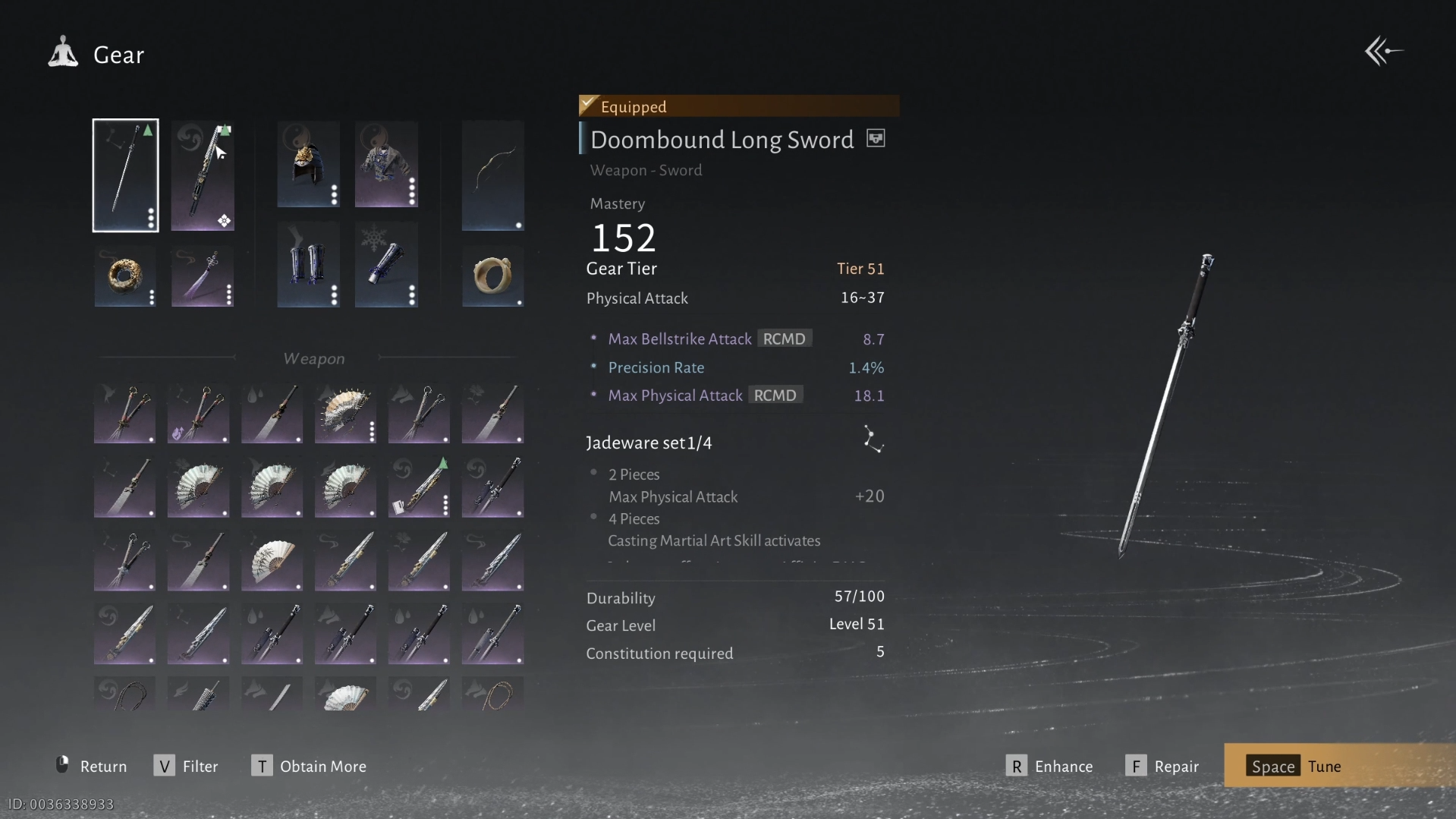Choose the equipped leg guards slot
This screenshot has width=1456, height=819.
point(308,264)
